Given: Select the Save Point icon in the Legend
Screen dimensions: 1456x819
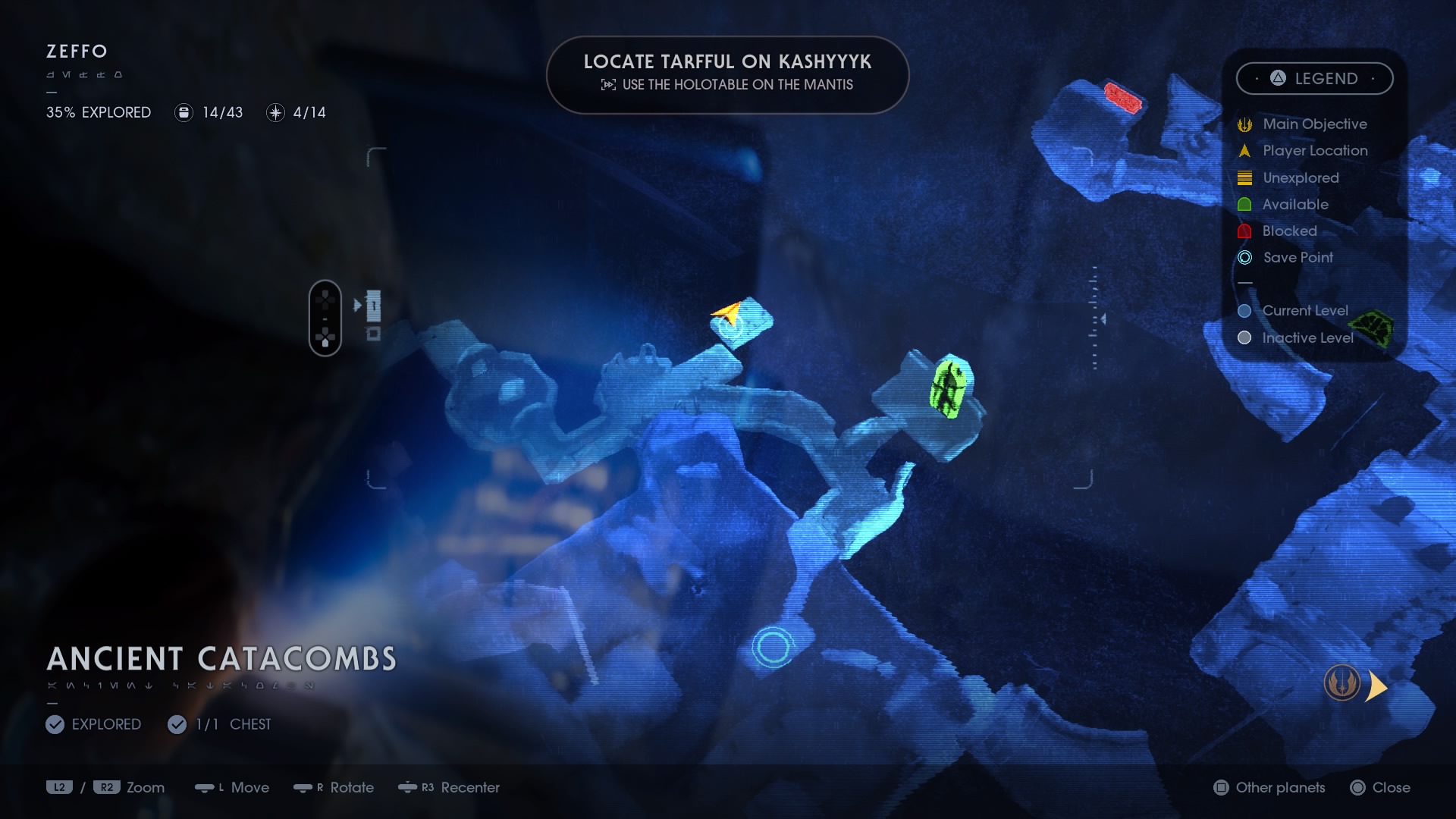Looking at the screenshot, I should click(1244, 257).
